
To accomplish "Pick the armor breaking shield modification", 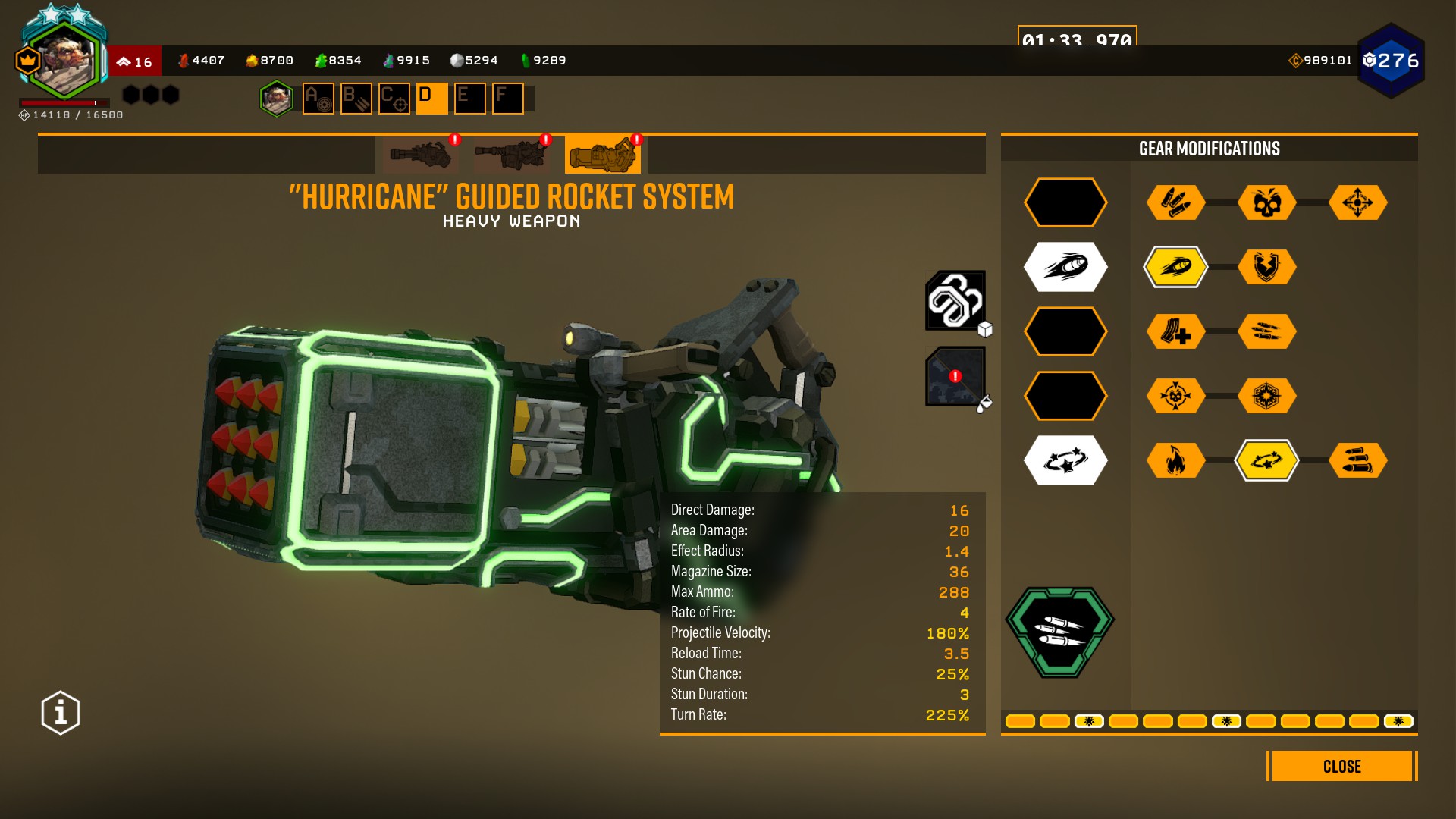I will coord(1266,267).
